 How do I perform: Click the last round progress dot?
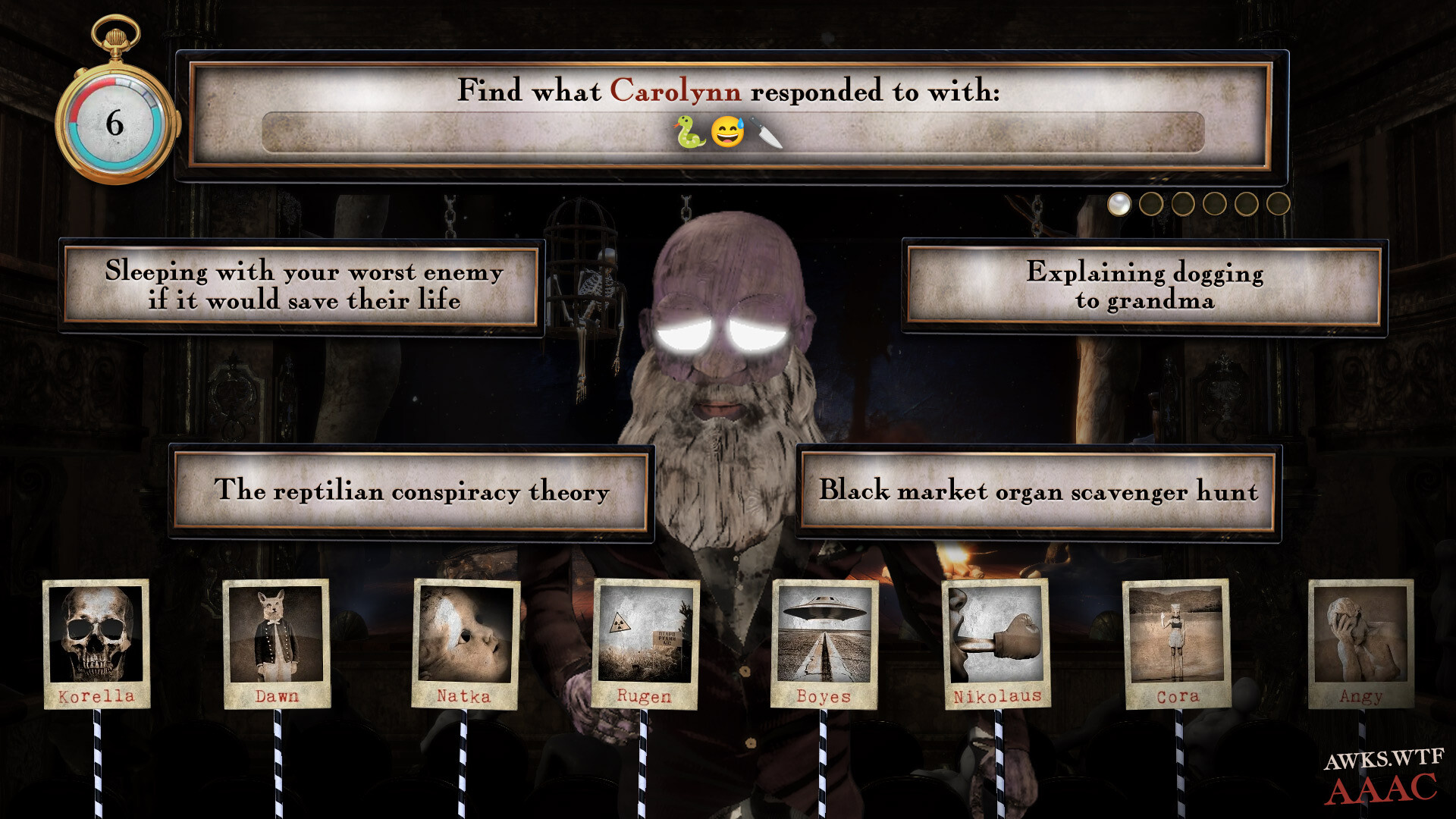[x=1277, y=202]
